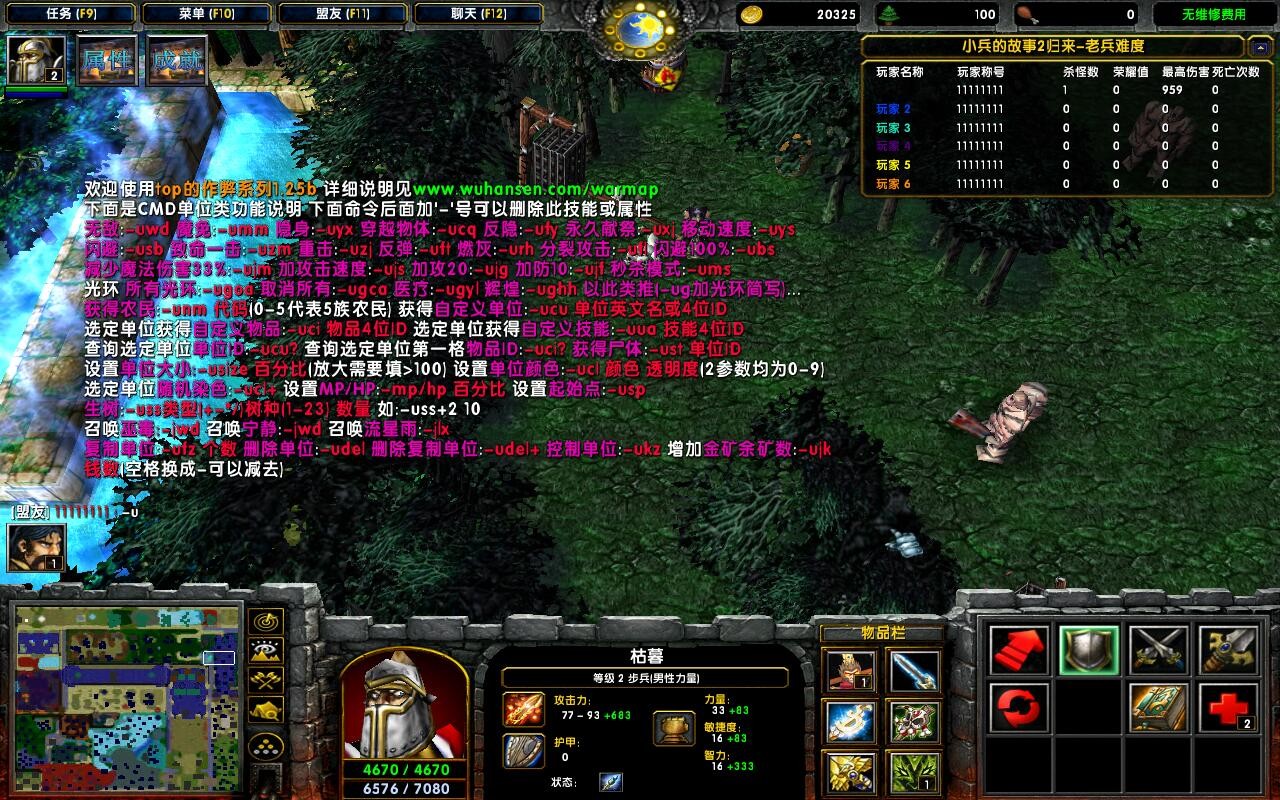Open the spellbook ability icon

pos(1158,708)
